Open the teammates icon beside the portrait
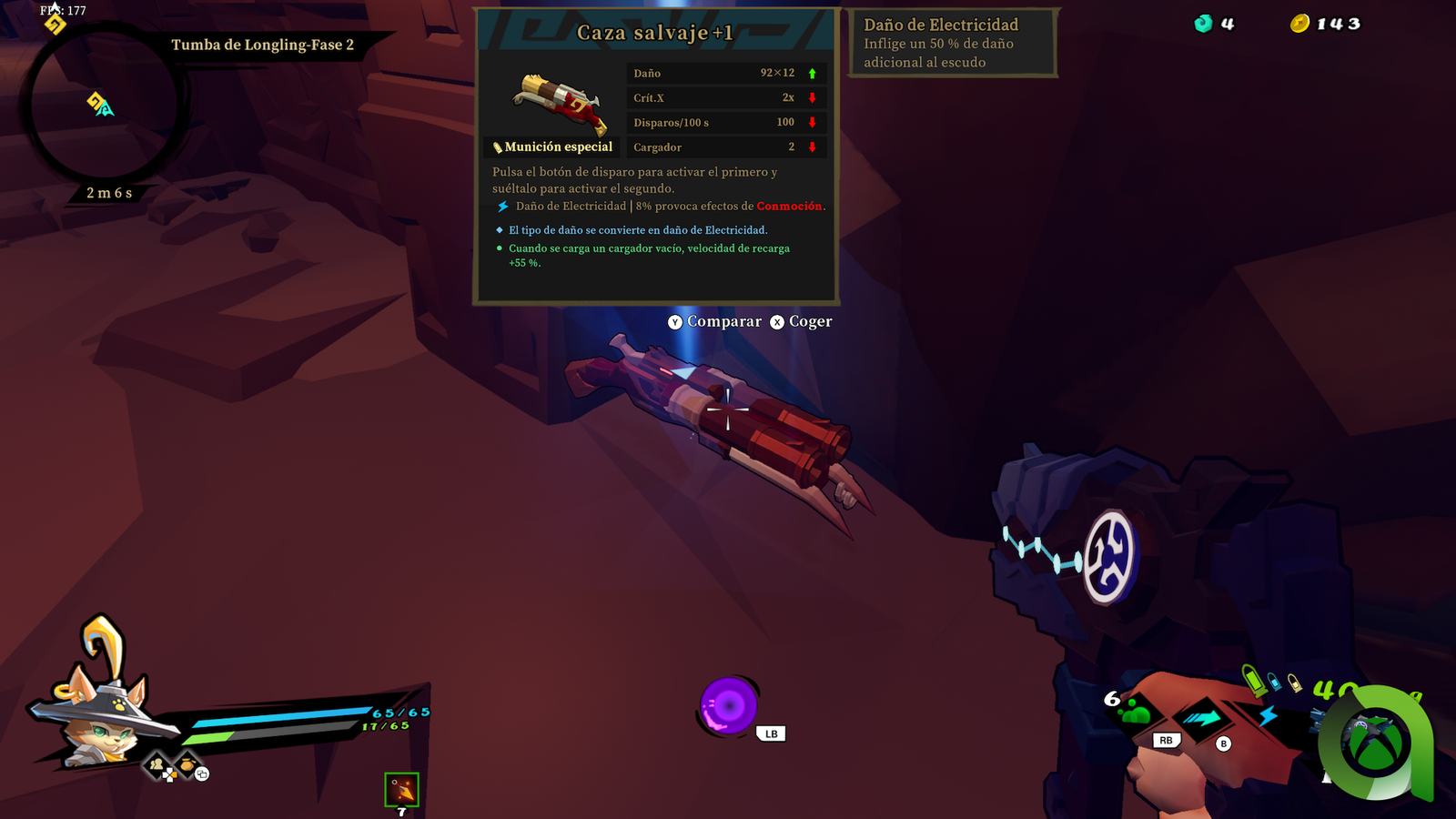1456x819 pixels. pyautogui.click(x=157, y=765)
